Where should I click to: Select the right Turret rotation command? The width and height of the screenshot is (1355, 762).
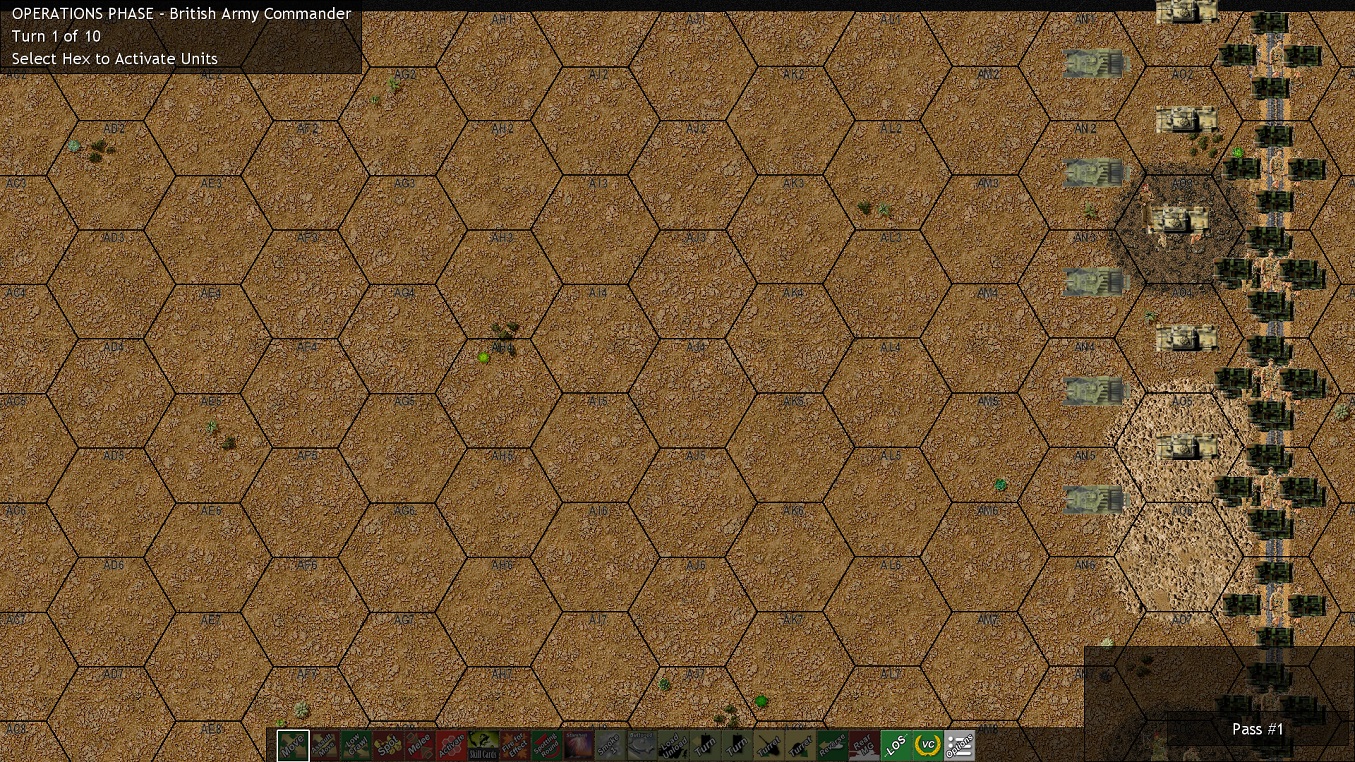click(x=800, y=744)
